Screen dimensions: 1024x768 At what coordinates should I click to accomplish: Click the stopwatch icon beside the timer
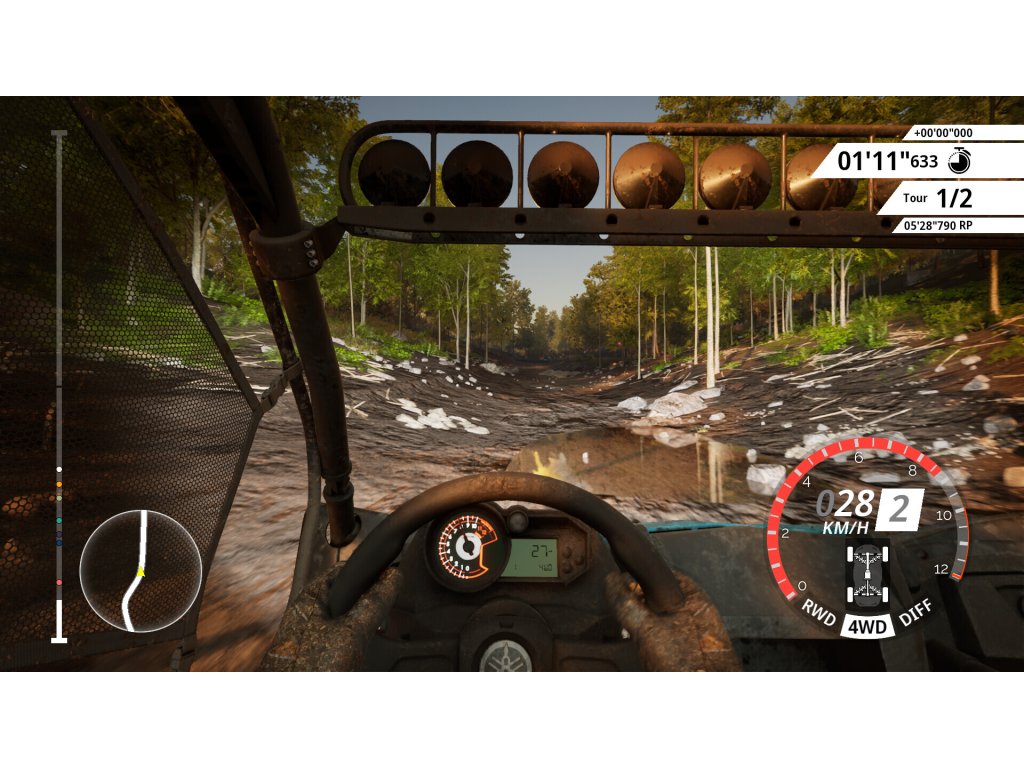(958, 159)
